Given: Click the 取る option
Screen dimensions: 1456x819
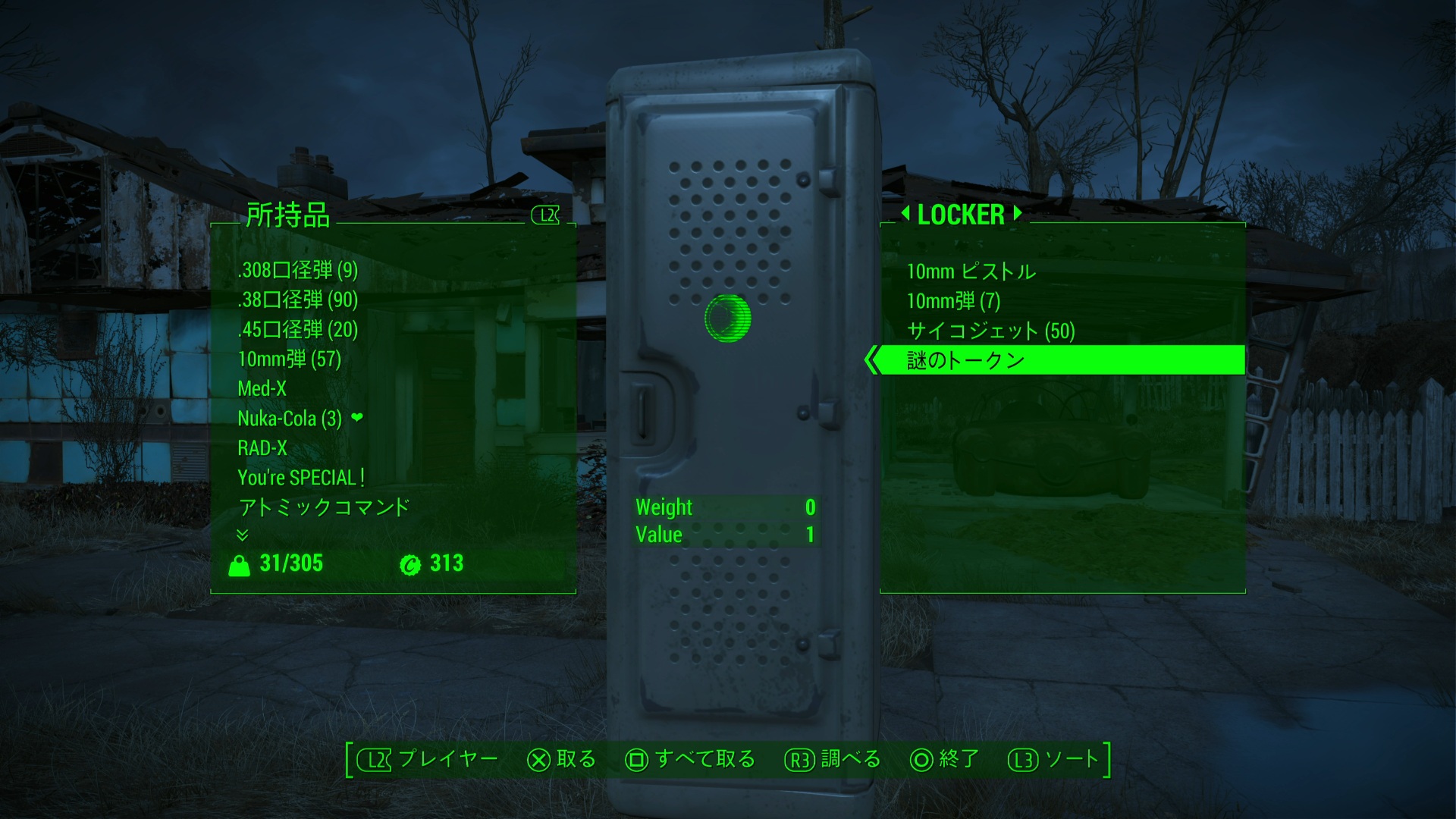Looking at the screenshot, I should [562, 759].
